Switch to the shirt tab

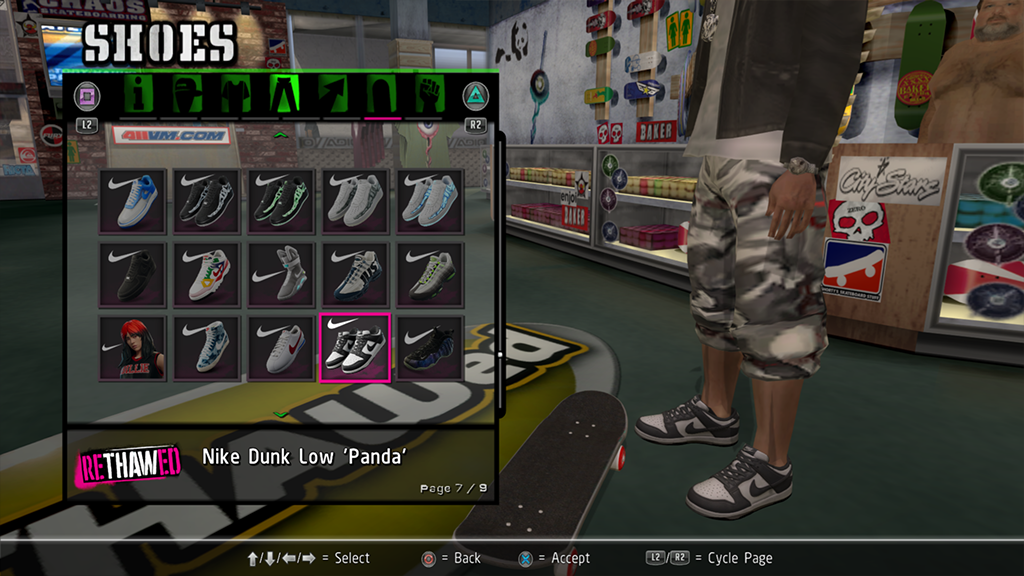(x=236, y=96)
